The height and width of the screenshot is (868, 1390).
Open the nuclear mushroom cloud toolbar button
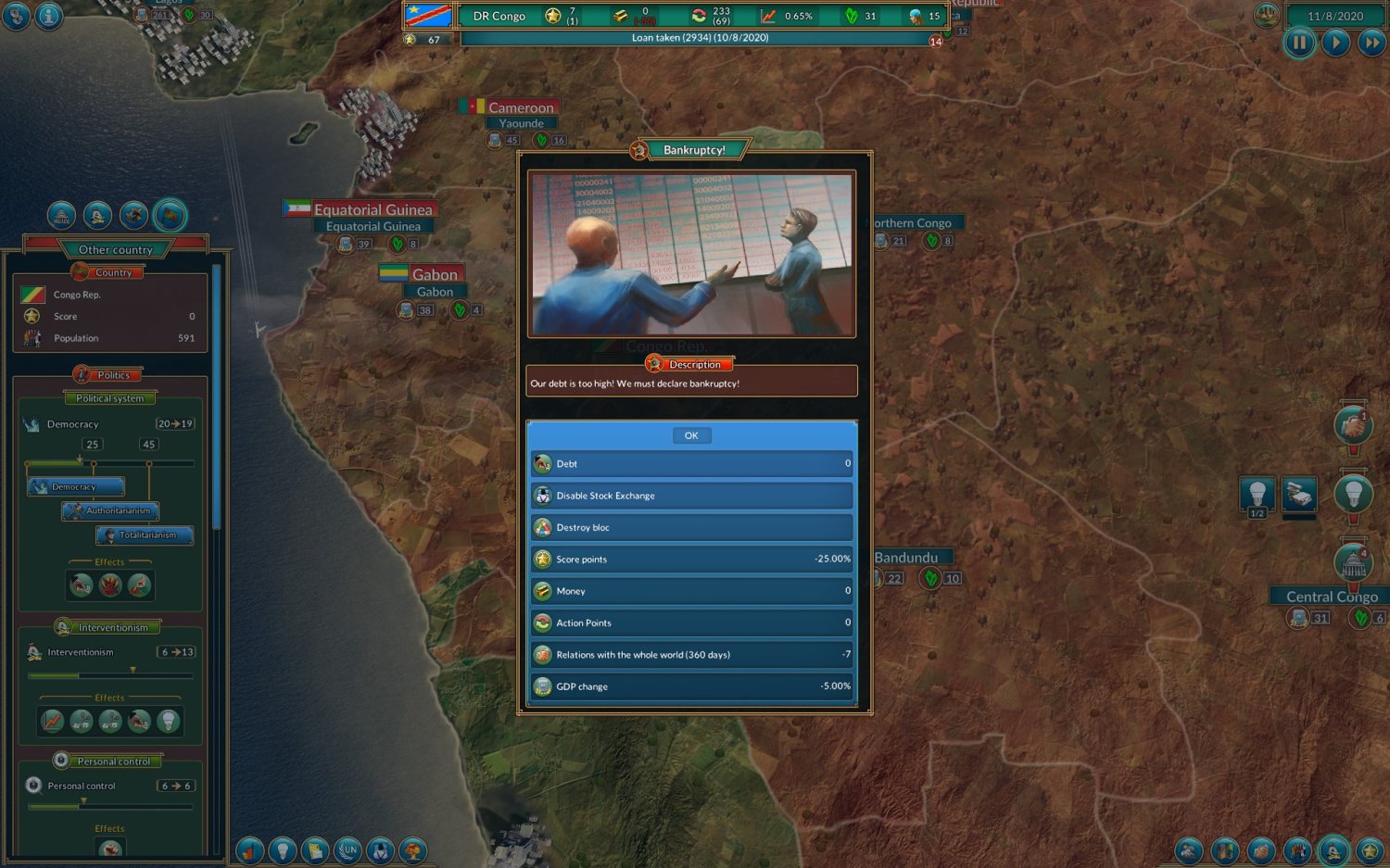[x=412, y=849]
